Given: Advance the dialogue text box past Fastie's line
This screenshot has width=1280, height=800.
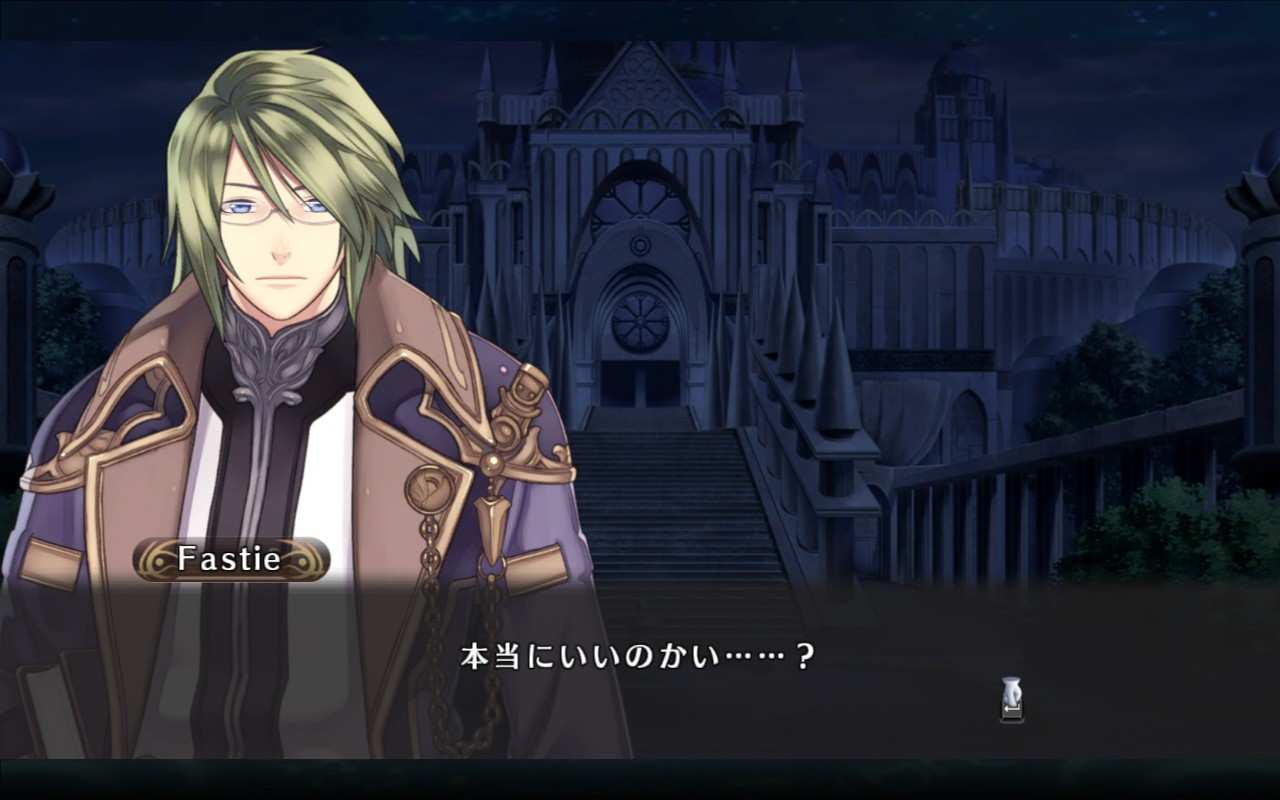Looking at the screenshot, I should pyautogui.click(x=1011, y=699).
